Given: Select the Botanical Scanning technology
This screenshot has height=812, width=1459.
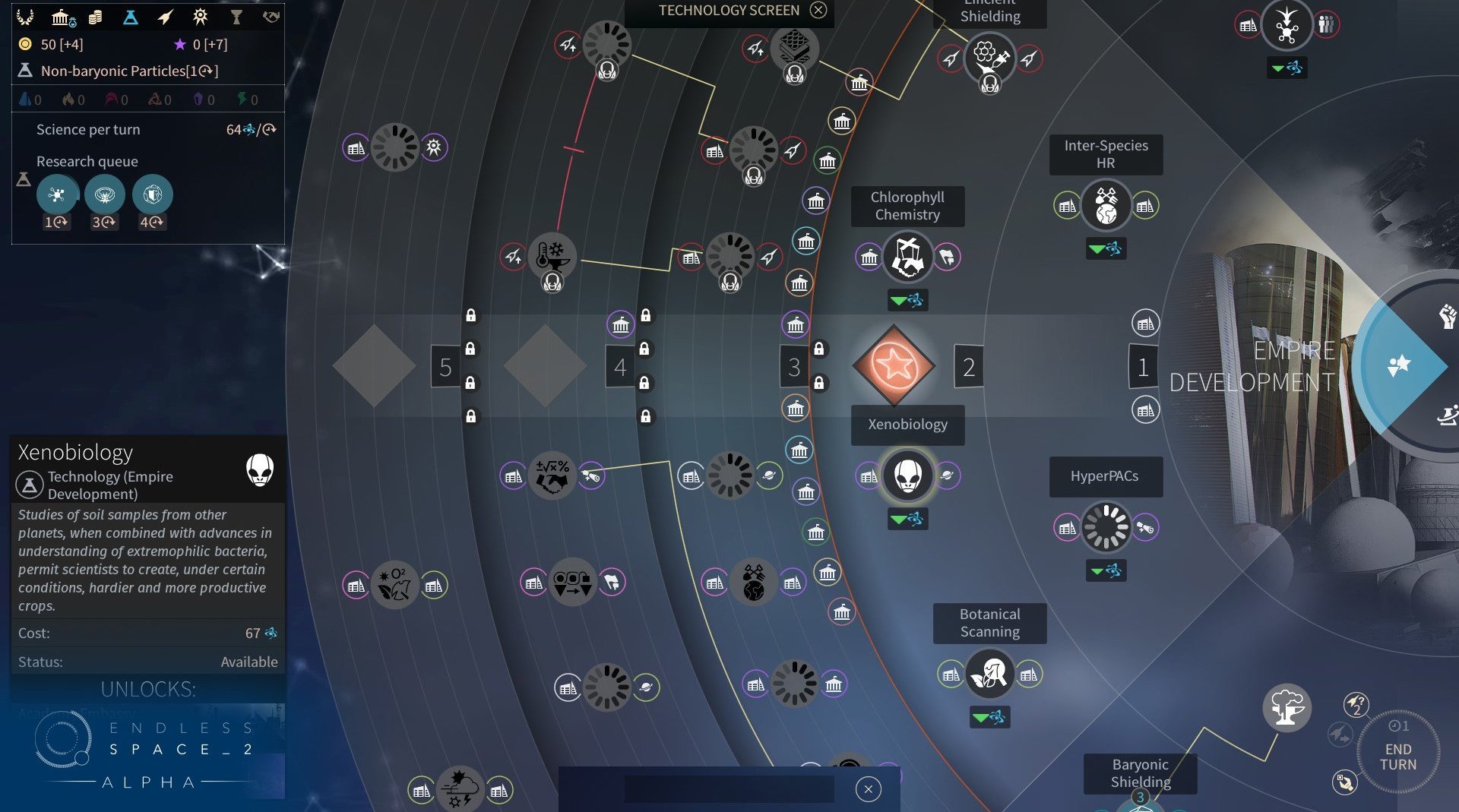Looking at the screenshot, I should pos(989,674).
